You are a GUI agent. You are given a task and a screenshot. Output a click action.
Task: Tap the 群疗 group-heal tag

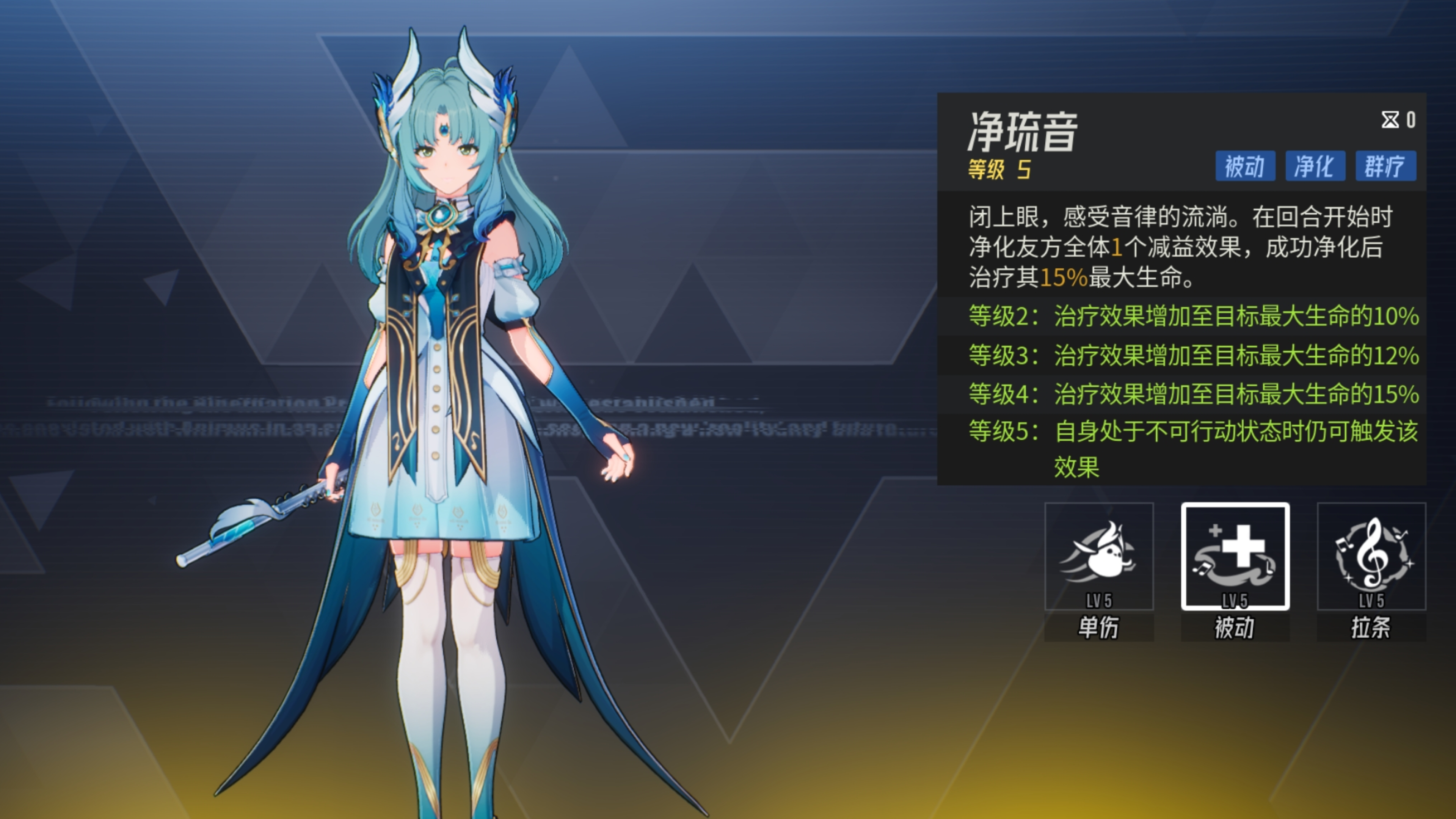tap(1385, 166)
